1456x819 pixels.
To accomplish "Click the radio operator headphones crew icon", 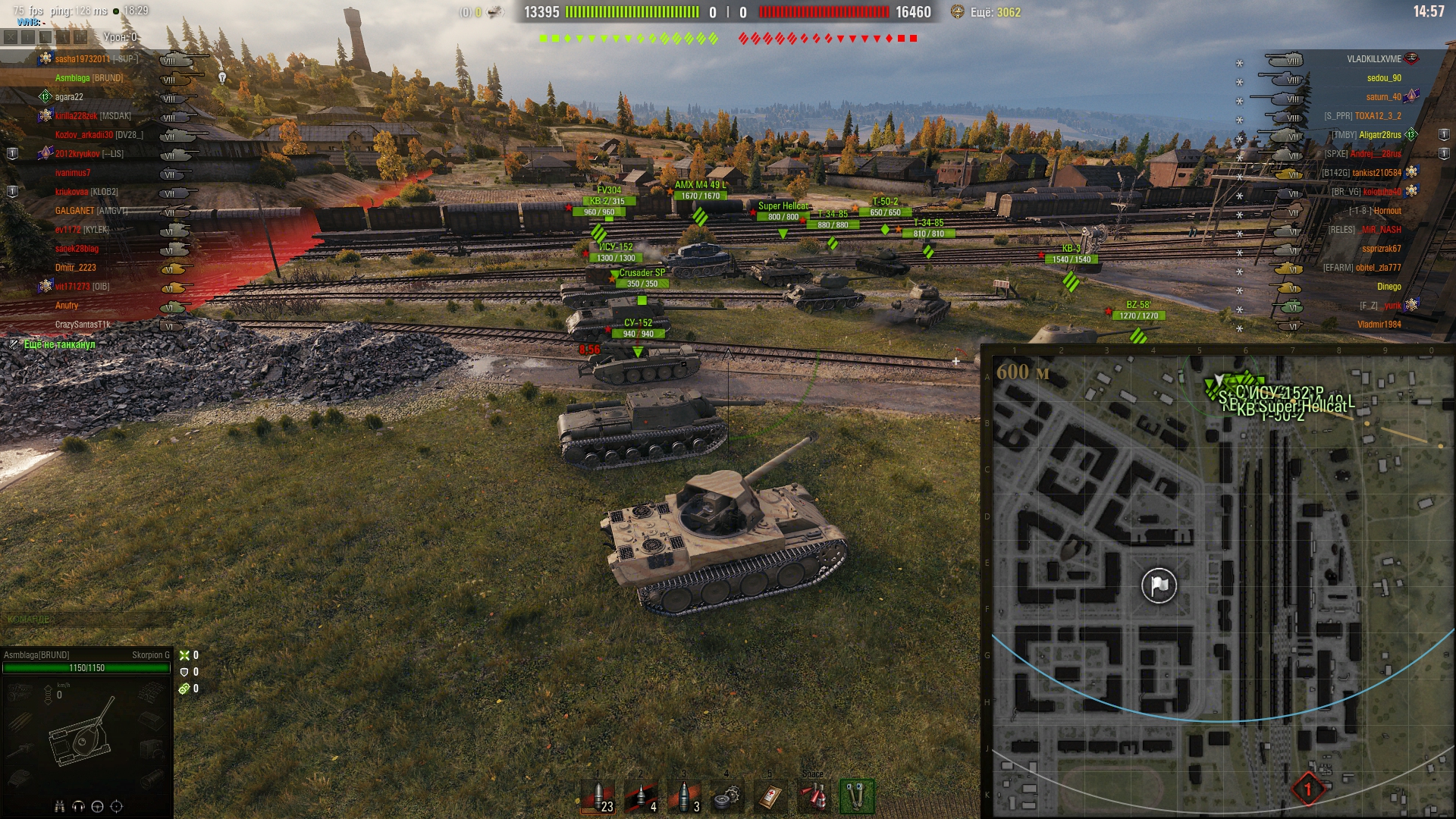I will pos(78,806).
